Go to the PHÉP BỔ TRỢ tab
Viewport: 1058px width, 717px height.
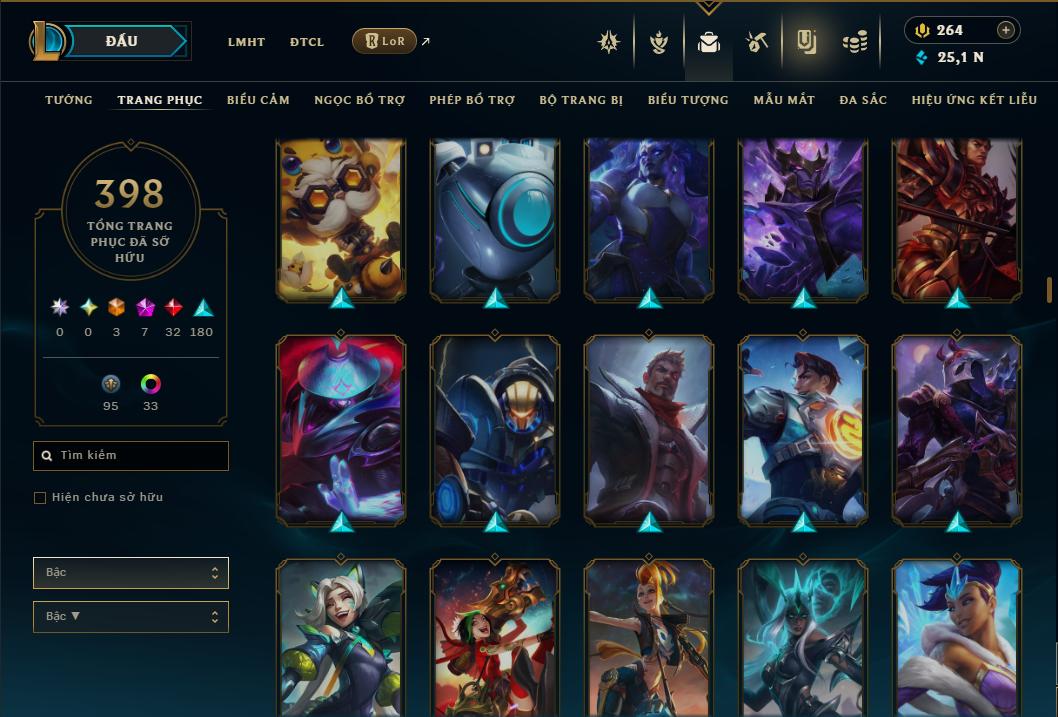tap(471, 100)
